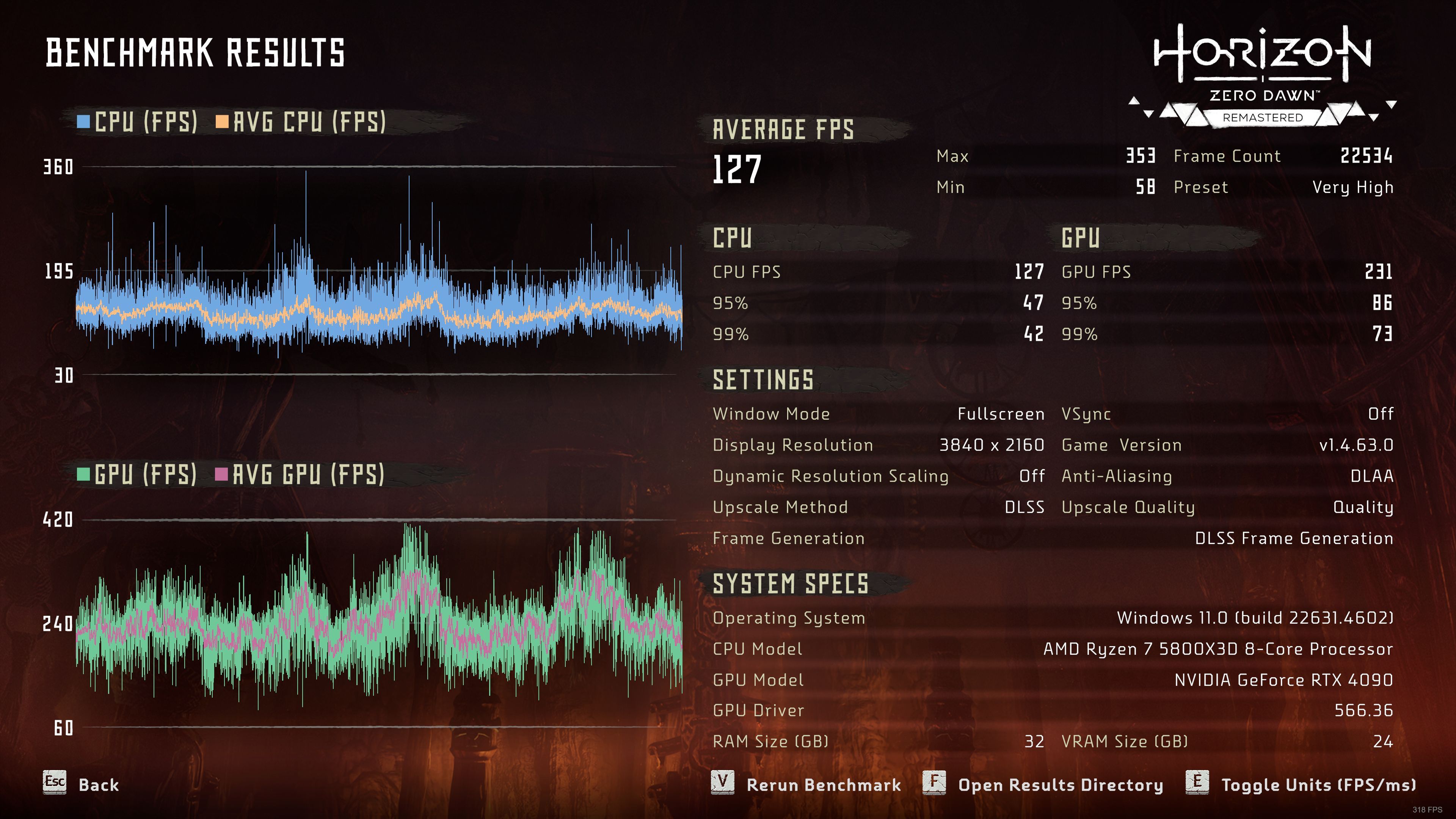Go back from benchmark results
1456x819 pixels.
[82, 784]
